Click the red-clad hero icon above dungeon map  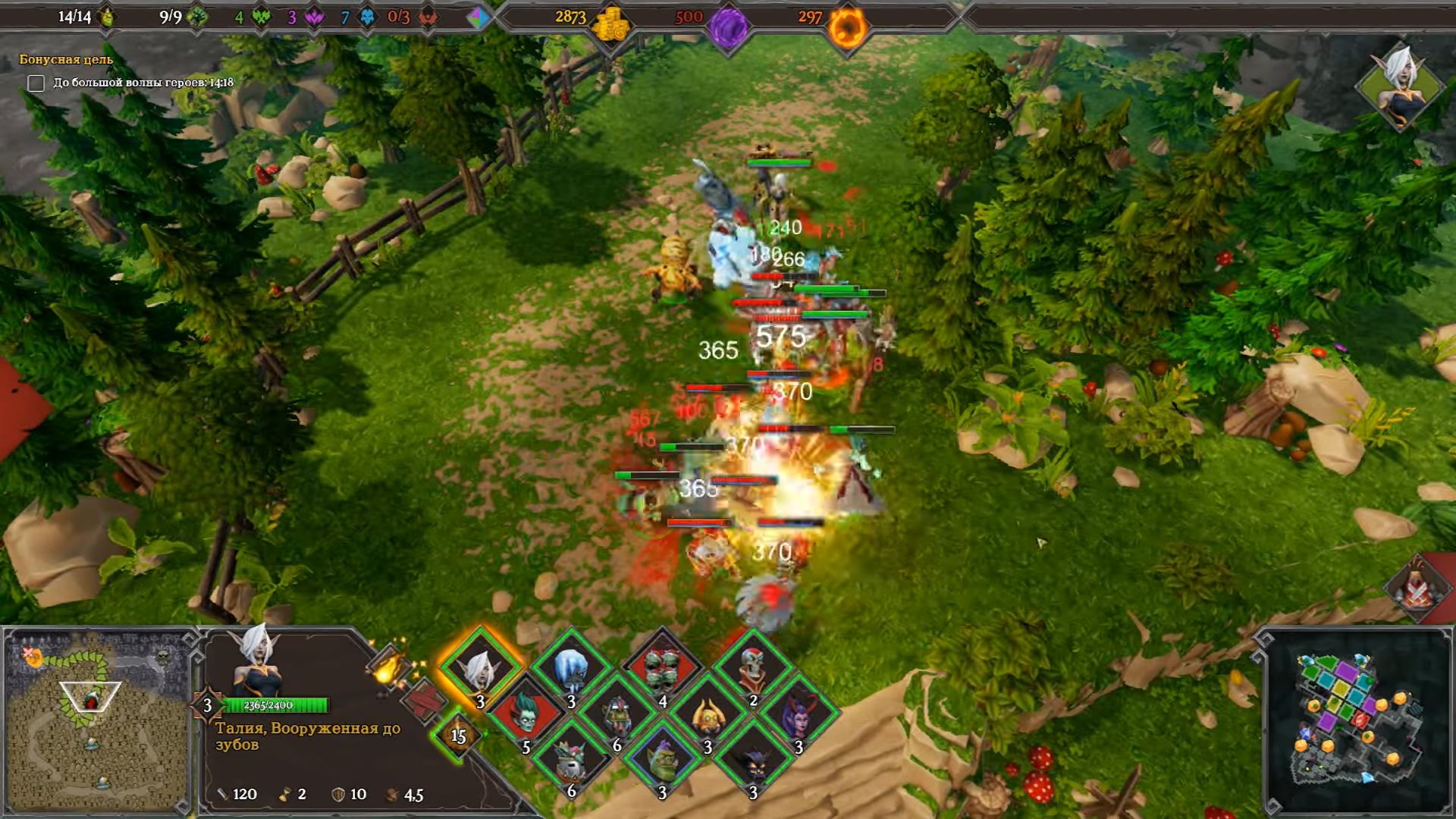pyautogui.click(x=1415, y=588)
